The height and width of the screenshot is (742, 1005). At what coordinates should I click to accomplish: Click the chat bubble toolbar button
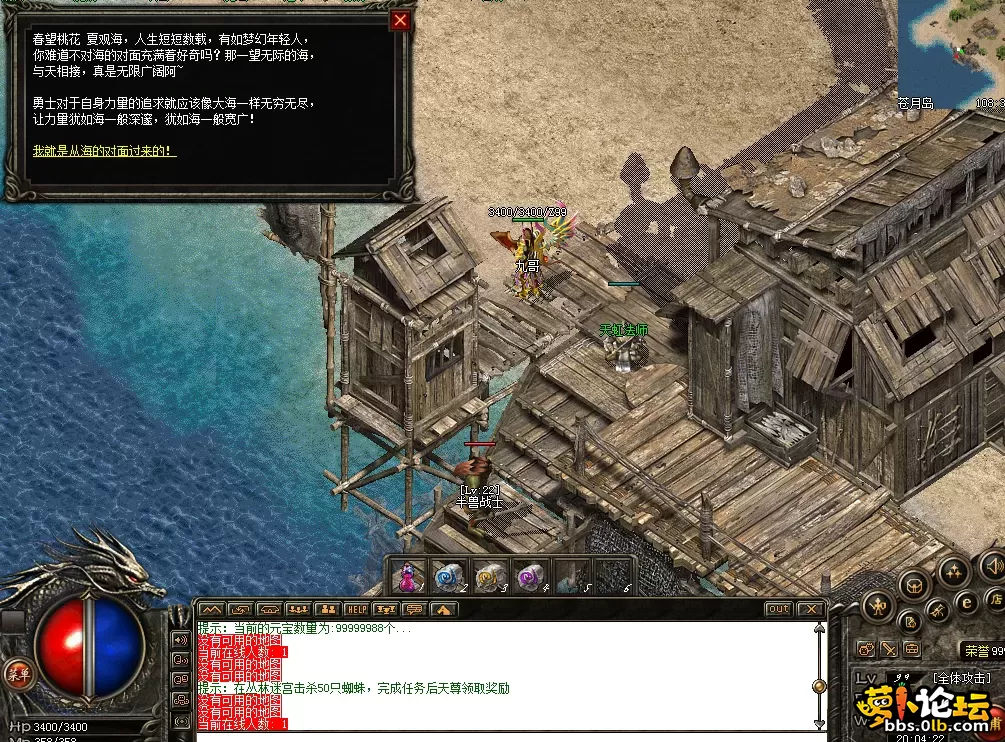pyautogui.click(x=414, y=609)
